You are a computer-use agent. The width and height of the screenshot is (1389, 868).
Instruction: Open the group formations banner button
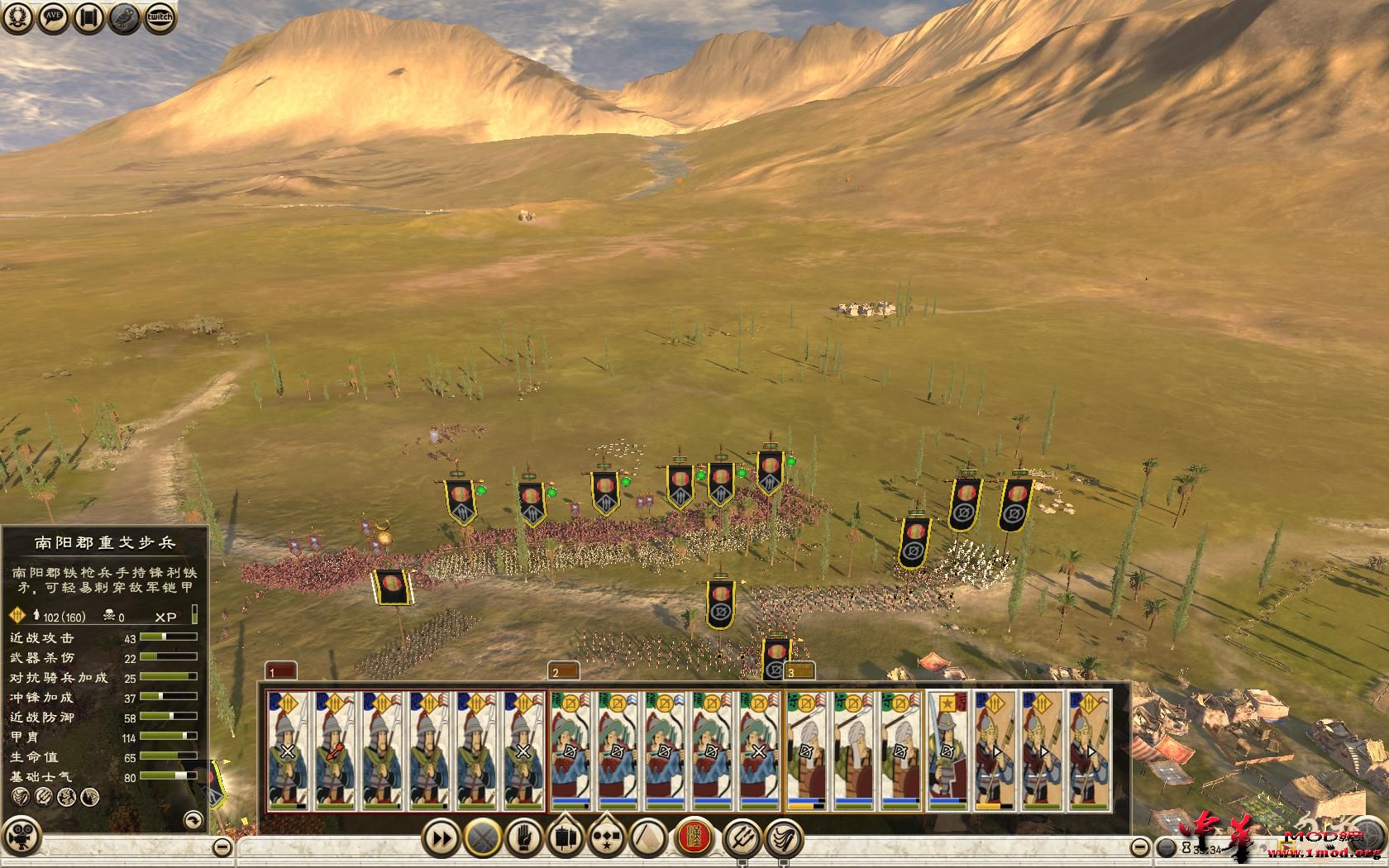(x=566, y=838)
